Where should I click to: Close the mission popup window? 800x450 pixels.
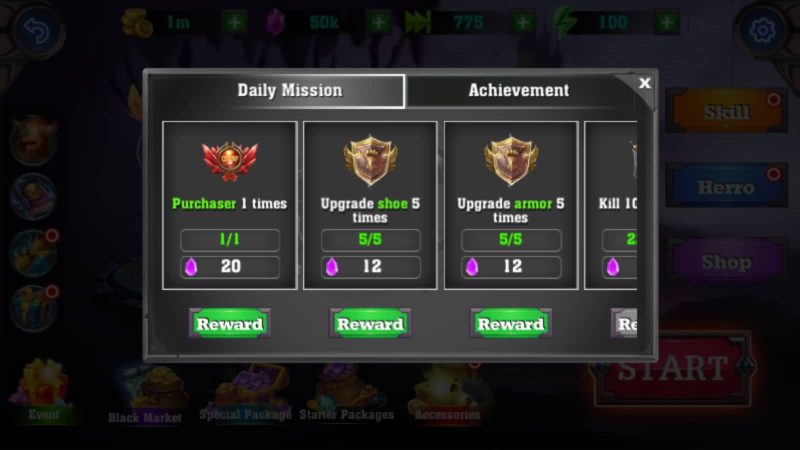tap(645, 83)
